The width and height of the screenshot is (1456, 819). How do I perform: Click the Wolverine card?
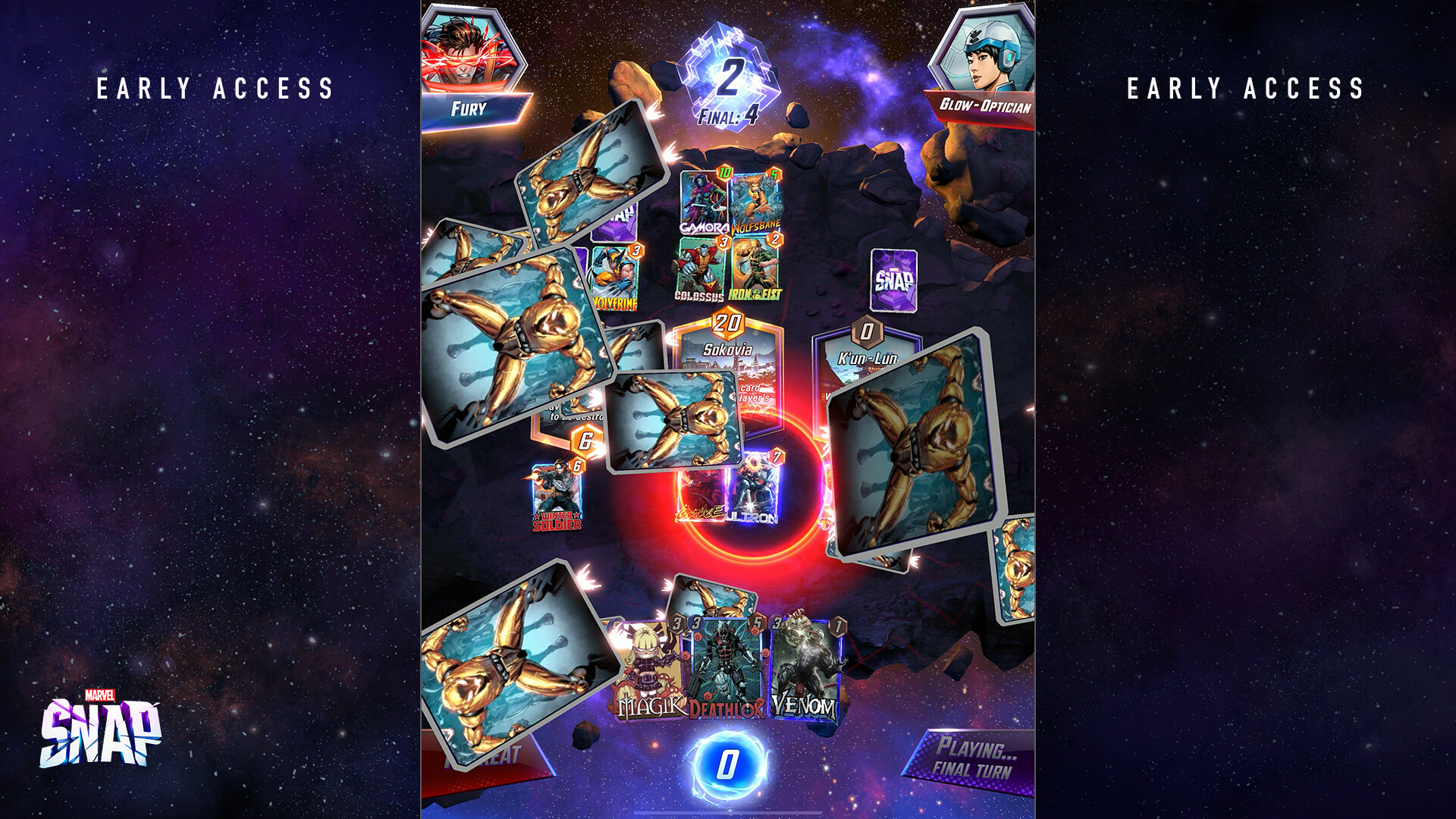[x=614, y=277]
